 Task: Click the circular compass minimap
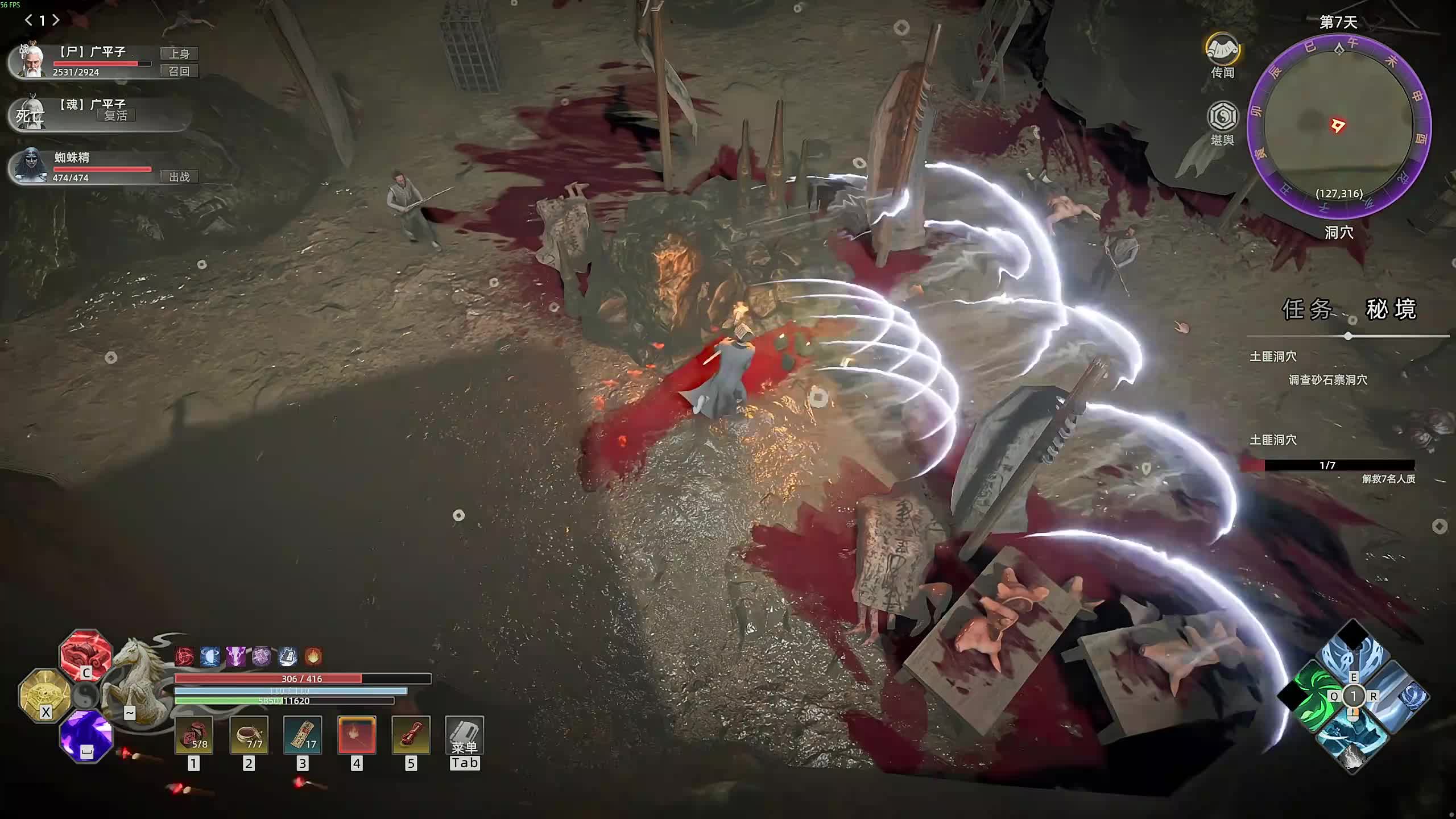tap(1338, 126)
